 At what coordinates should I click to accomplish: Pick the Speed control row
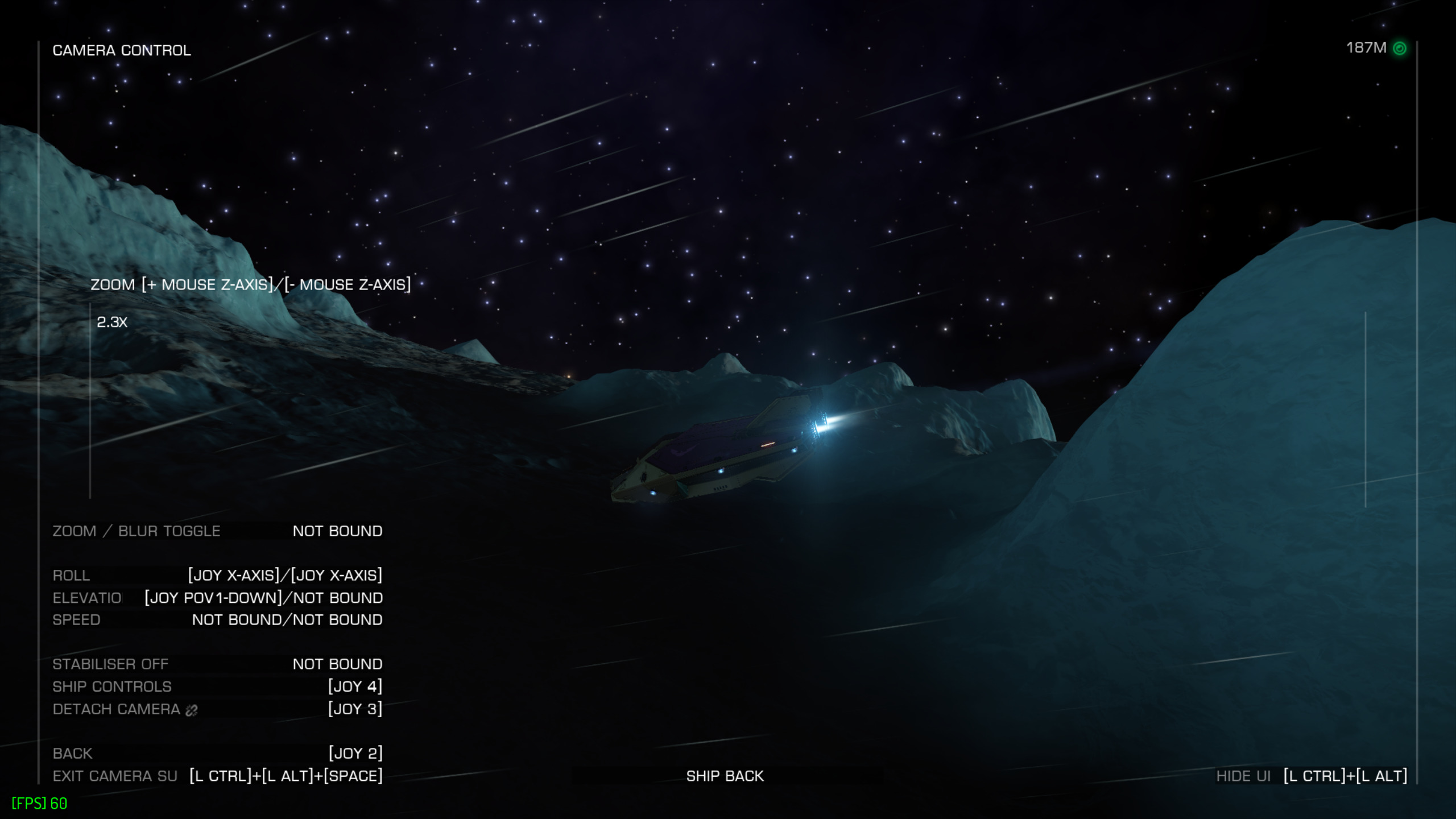pyautogui.click(x=217, y=619)
